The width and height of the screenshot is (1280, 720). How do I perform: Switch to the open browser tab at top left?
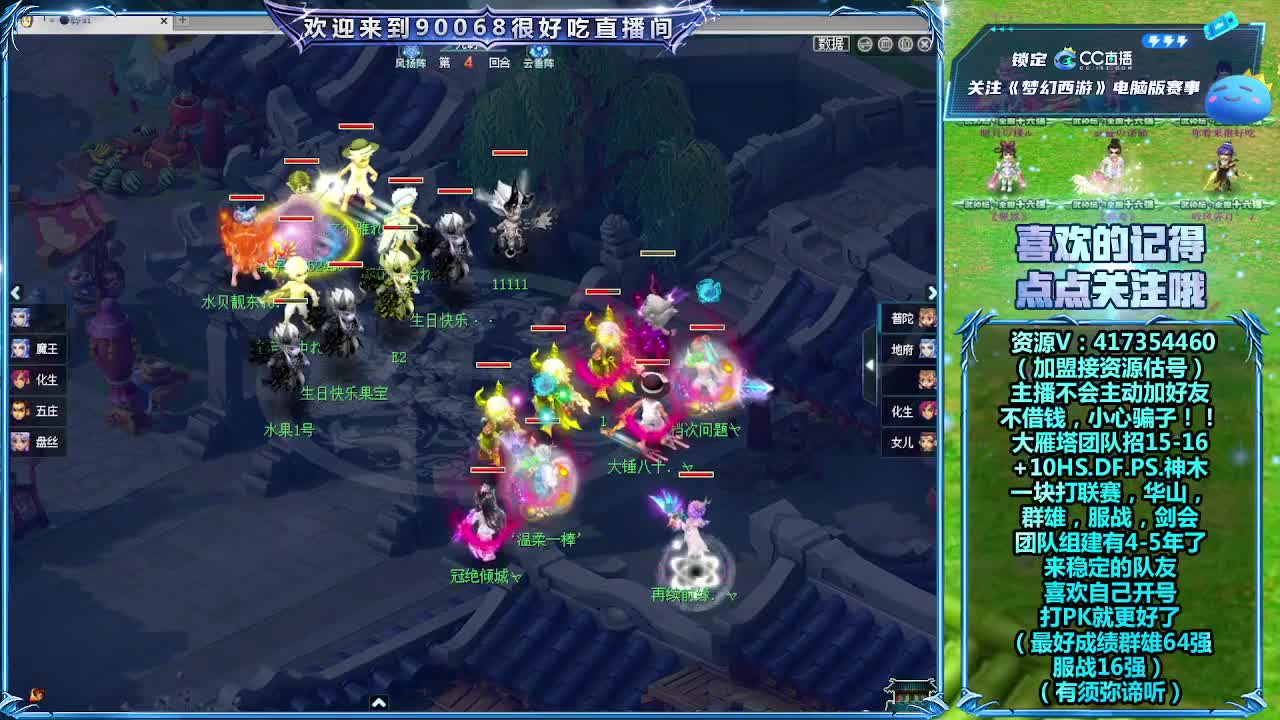click(x=80, y=21)
